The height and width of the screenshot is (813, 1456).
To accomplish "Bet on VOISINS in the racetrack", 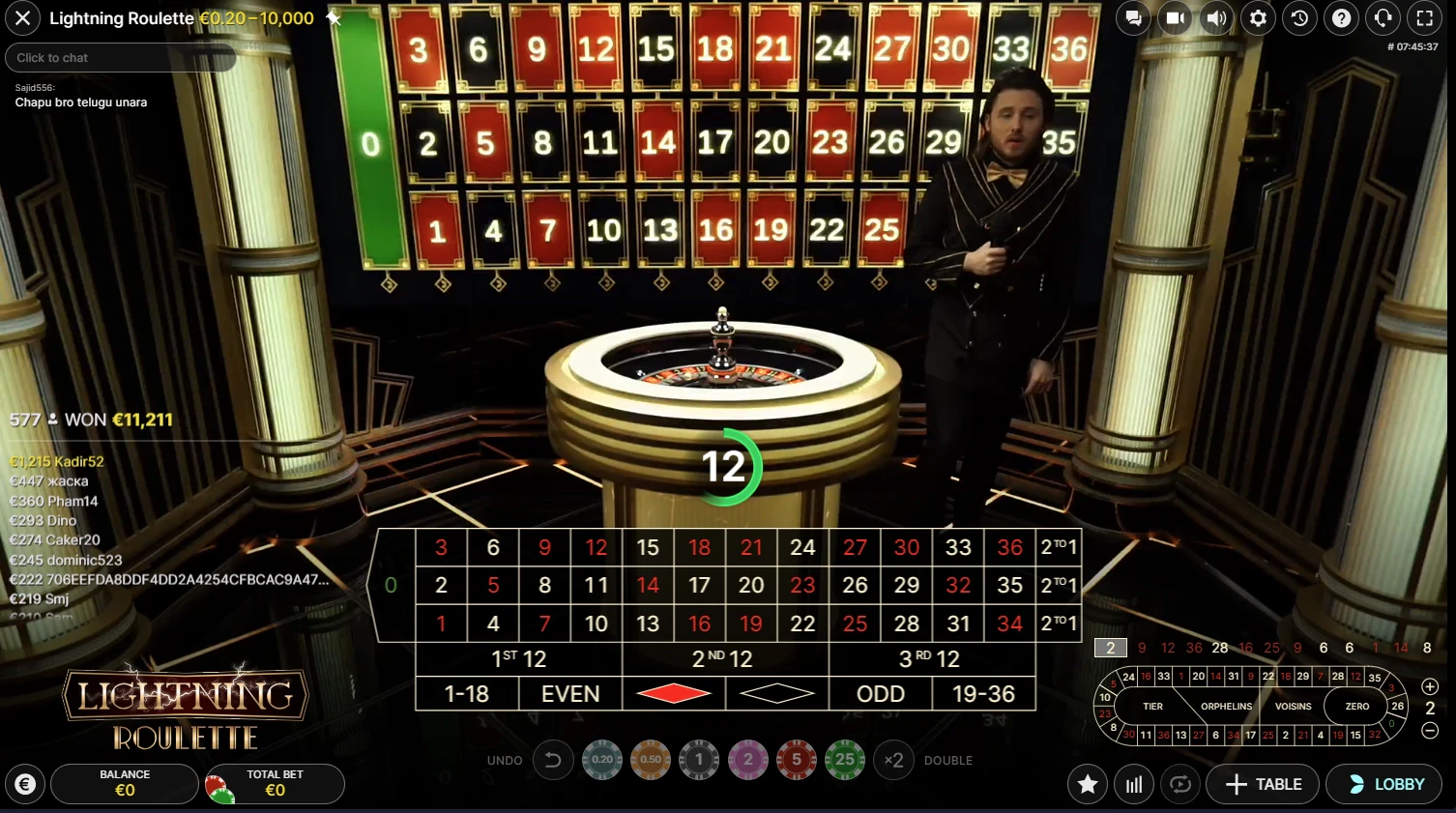I will (1293, 707).
